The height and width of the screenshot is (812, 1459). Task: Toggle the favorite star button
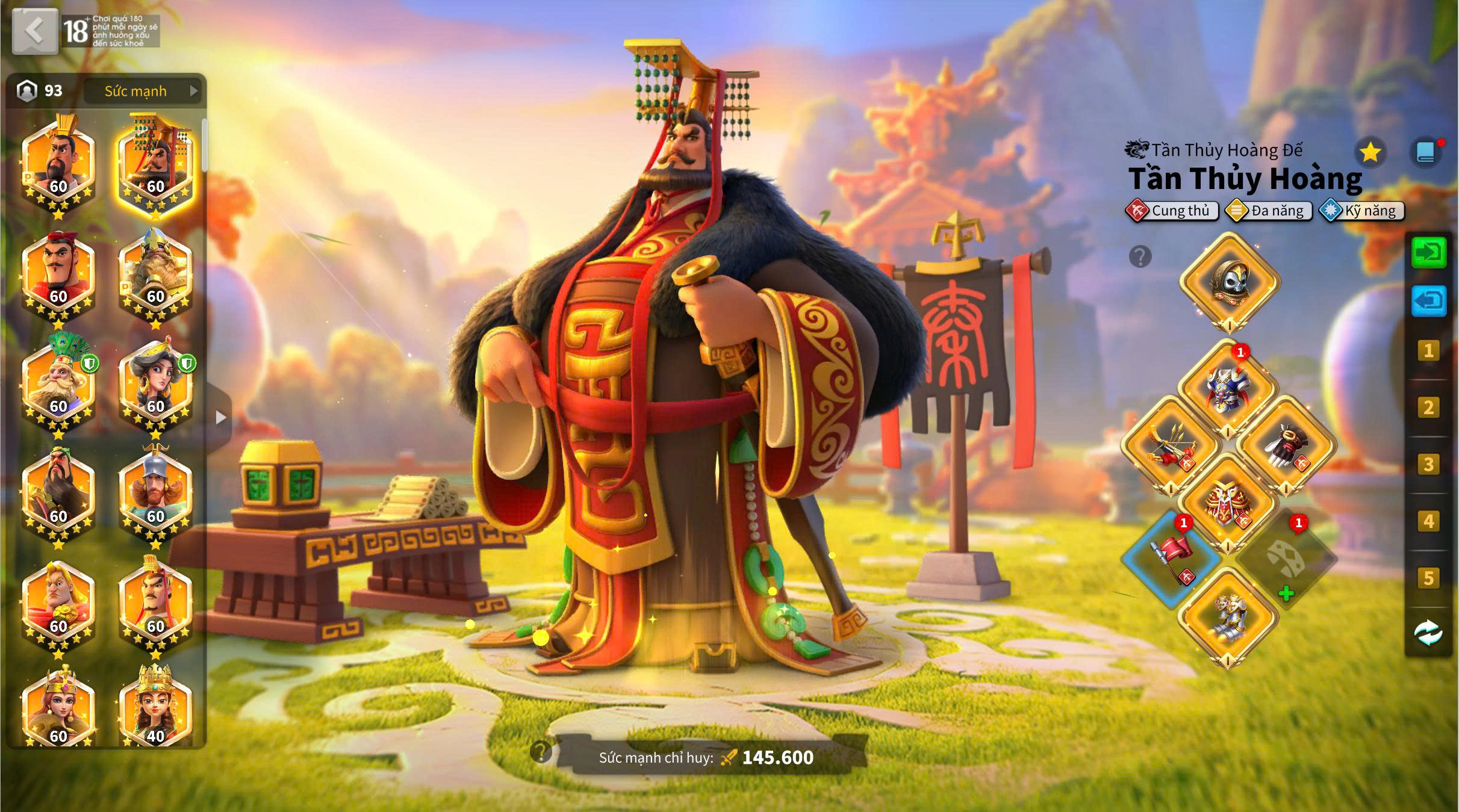click(1370, 153)
